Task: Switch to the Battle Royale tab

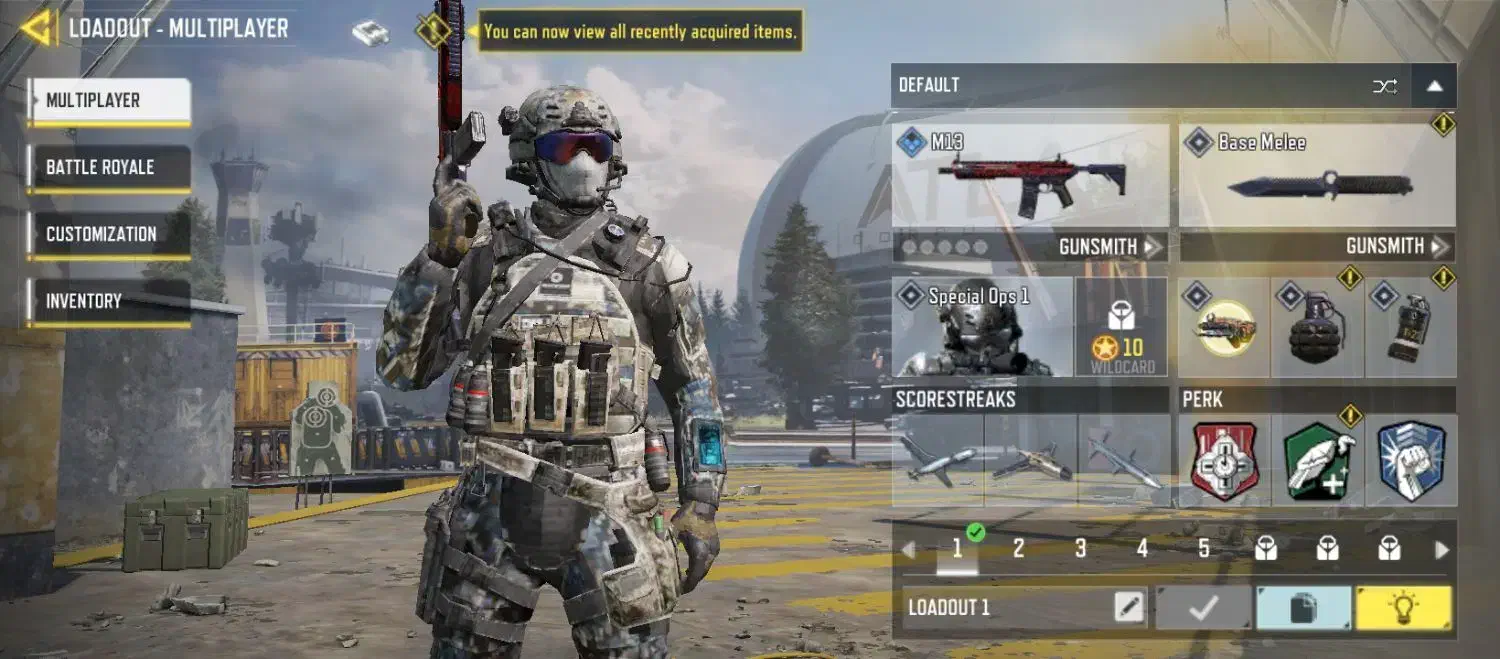Action: 109,168
